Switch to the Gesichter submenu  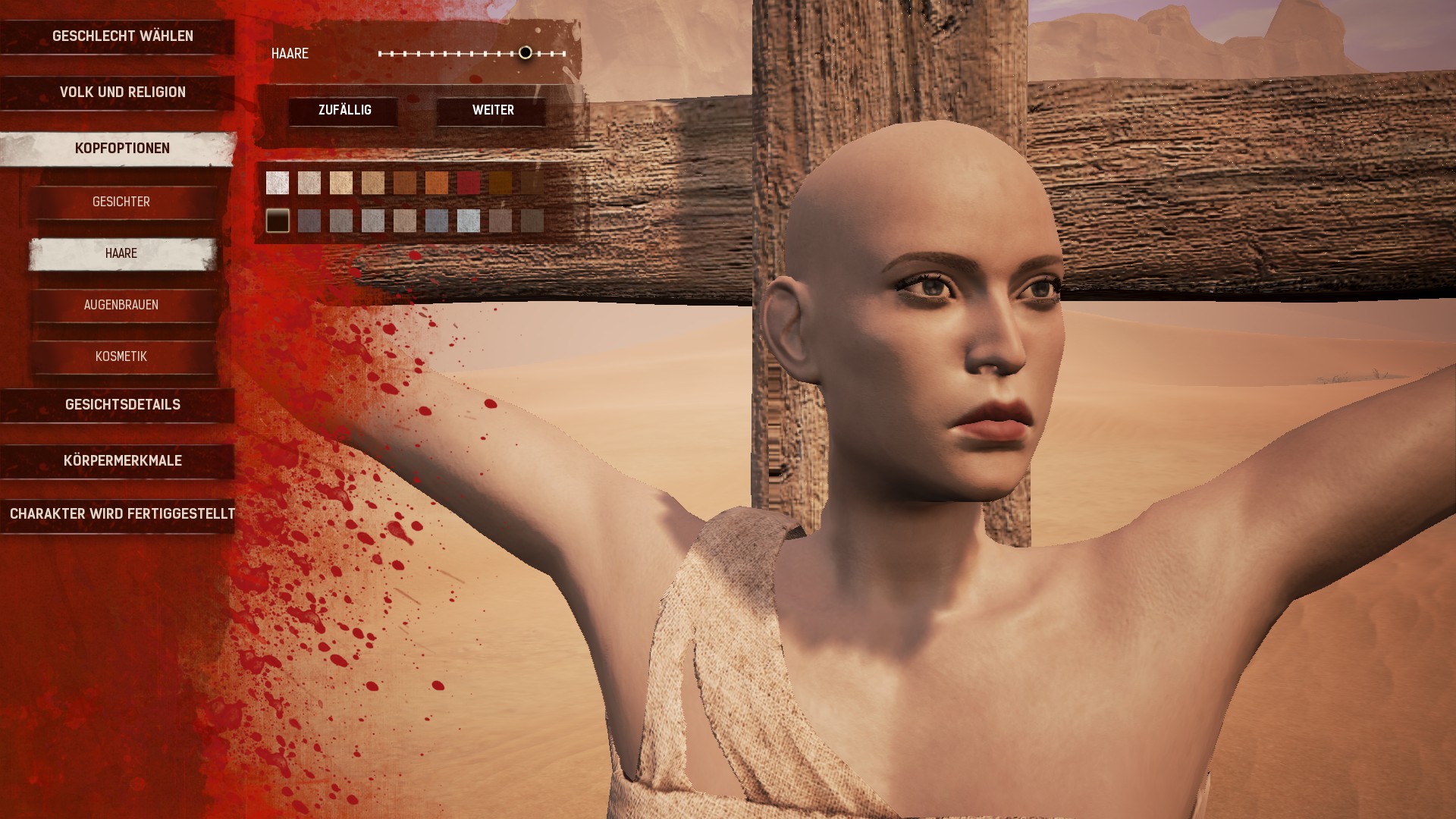click(121, 202)
